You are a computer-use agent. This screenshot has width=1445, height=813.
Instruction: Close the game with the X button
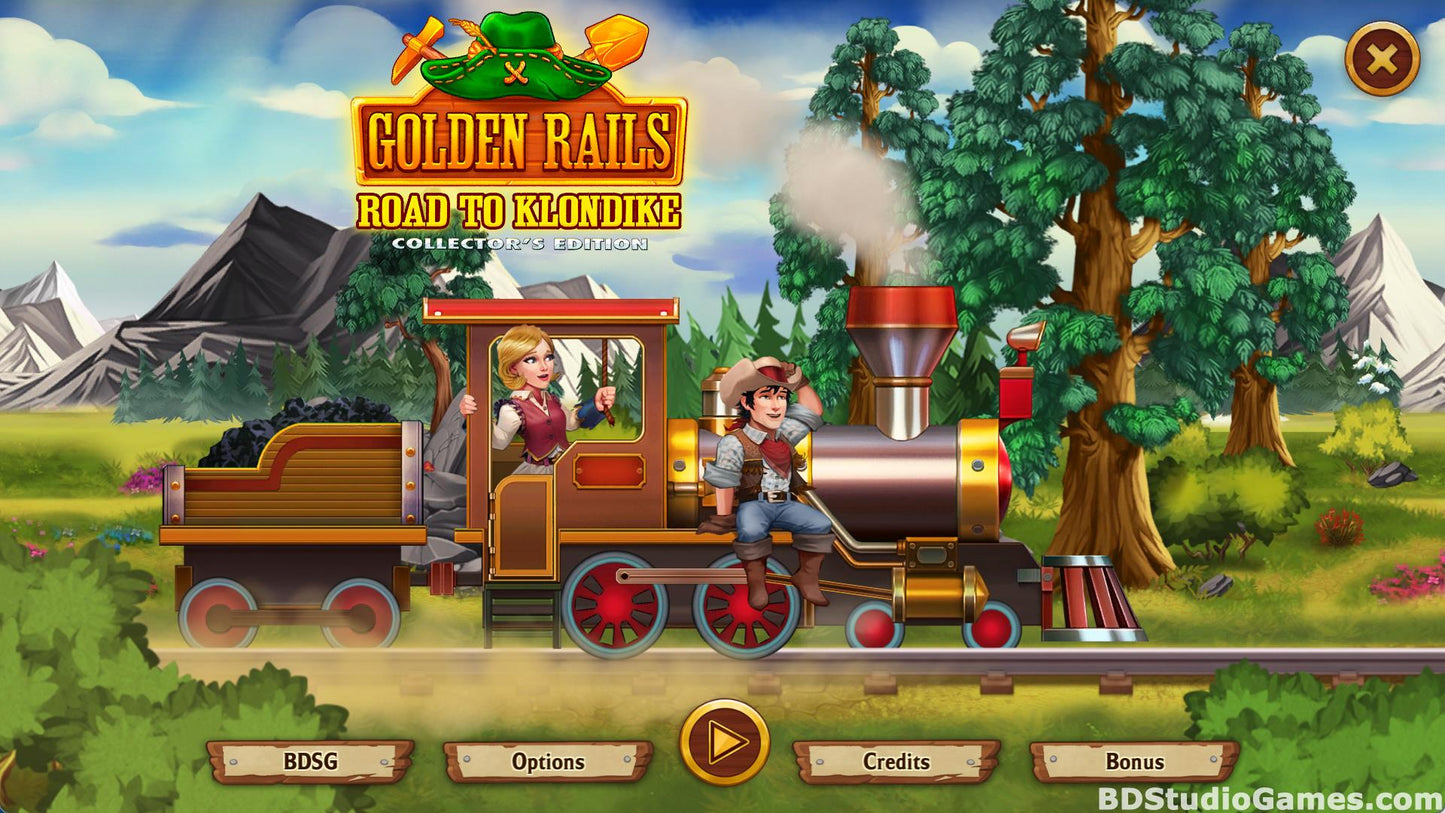[x=1382, y=59]
